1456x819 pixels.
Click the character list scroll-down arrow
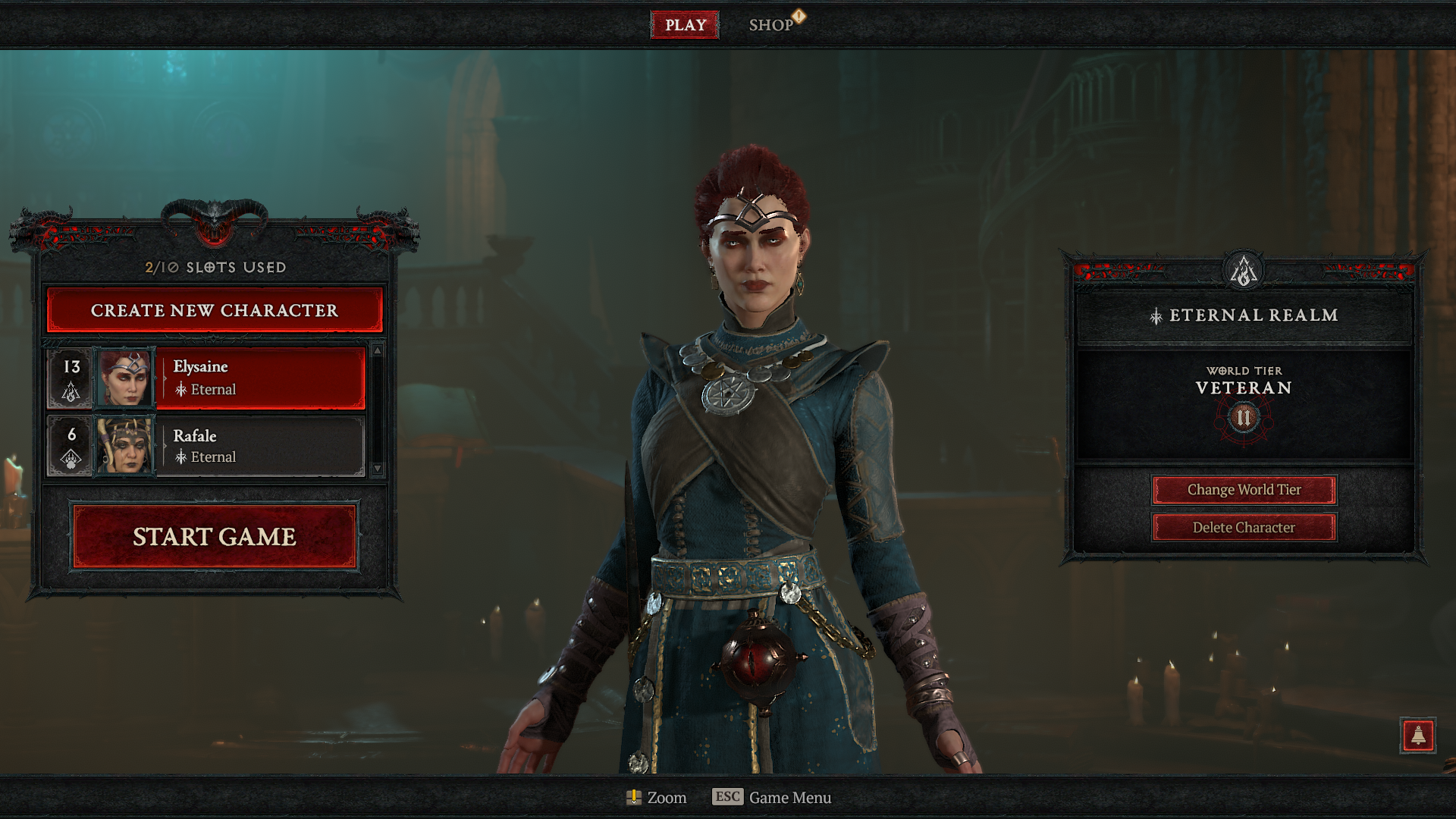point(378,469)
